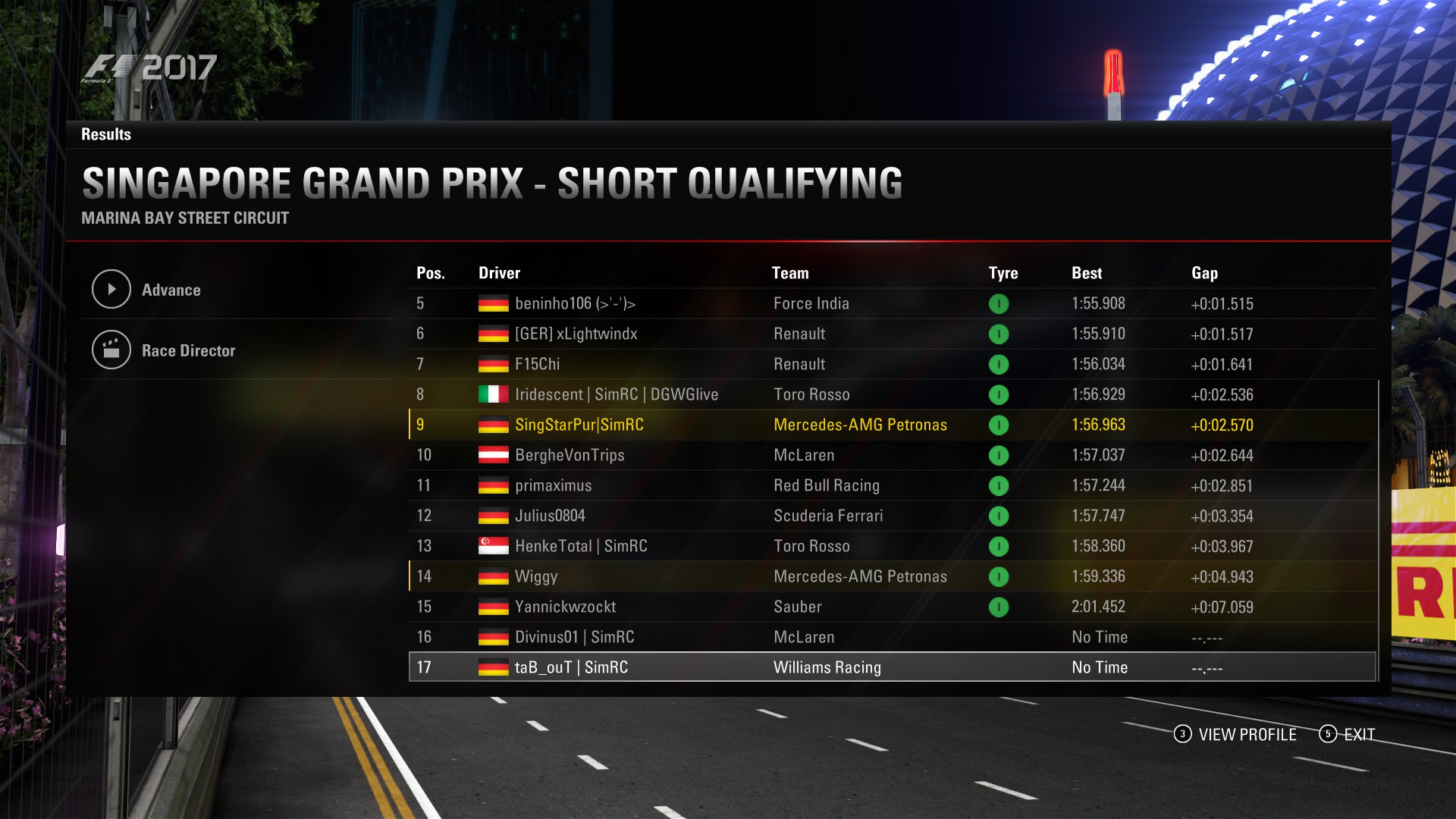Open the Race Director menu

click(x=188, y=350)
